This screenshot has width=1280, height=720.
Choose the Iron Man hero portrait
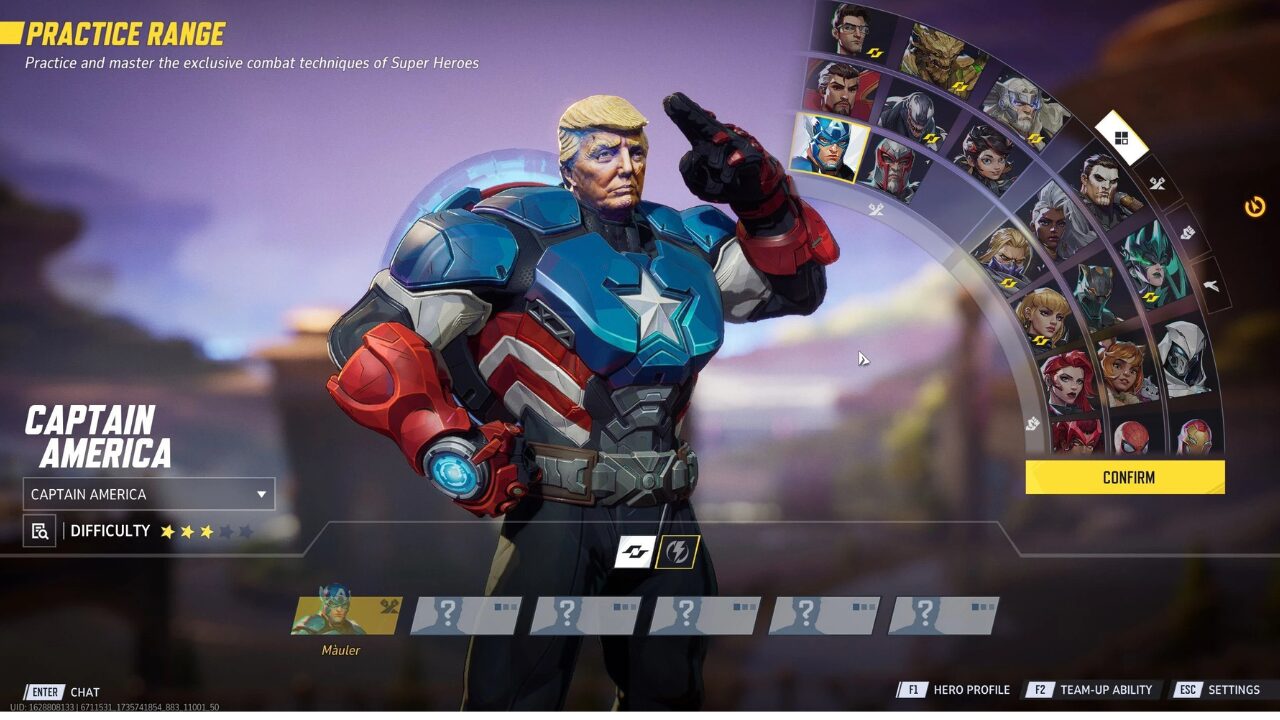[1197, 436]
